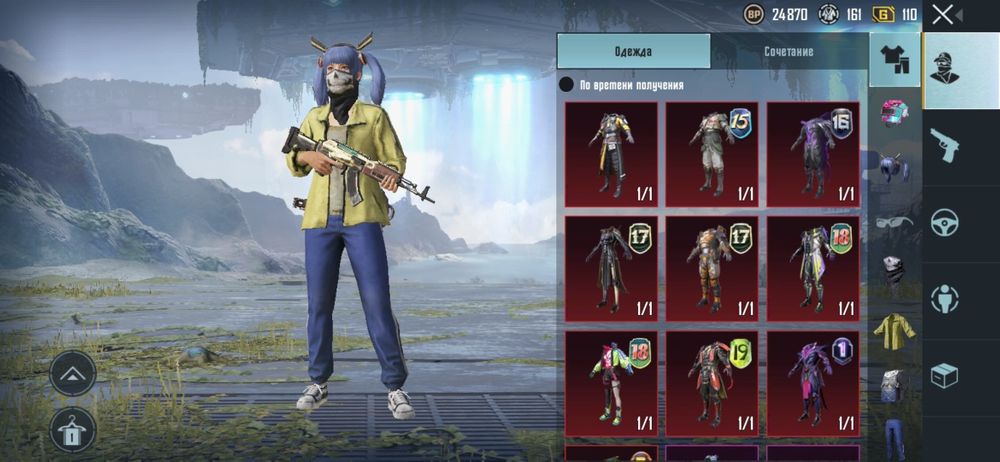Select the sunglasses eyewear filter
Screen dimensions: 1000x462
(x=895, y=220)
